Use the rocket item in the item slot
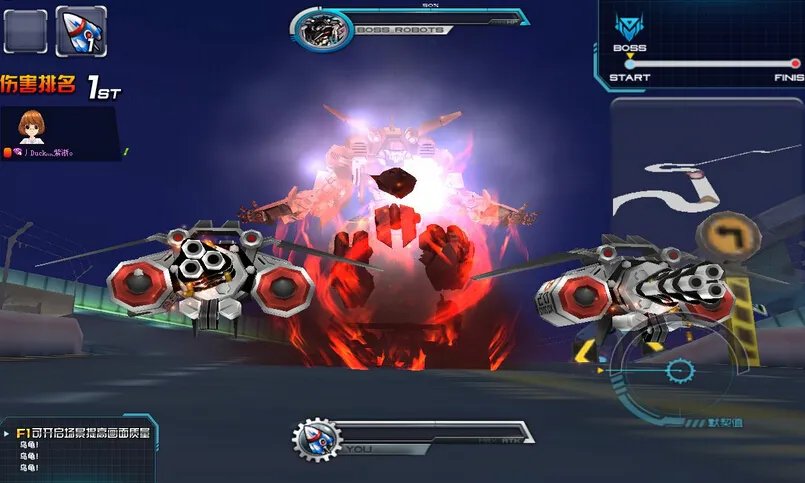The width and height of the screenshot is (805, 483). (x=81, y=31)
